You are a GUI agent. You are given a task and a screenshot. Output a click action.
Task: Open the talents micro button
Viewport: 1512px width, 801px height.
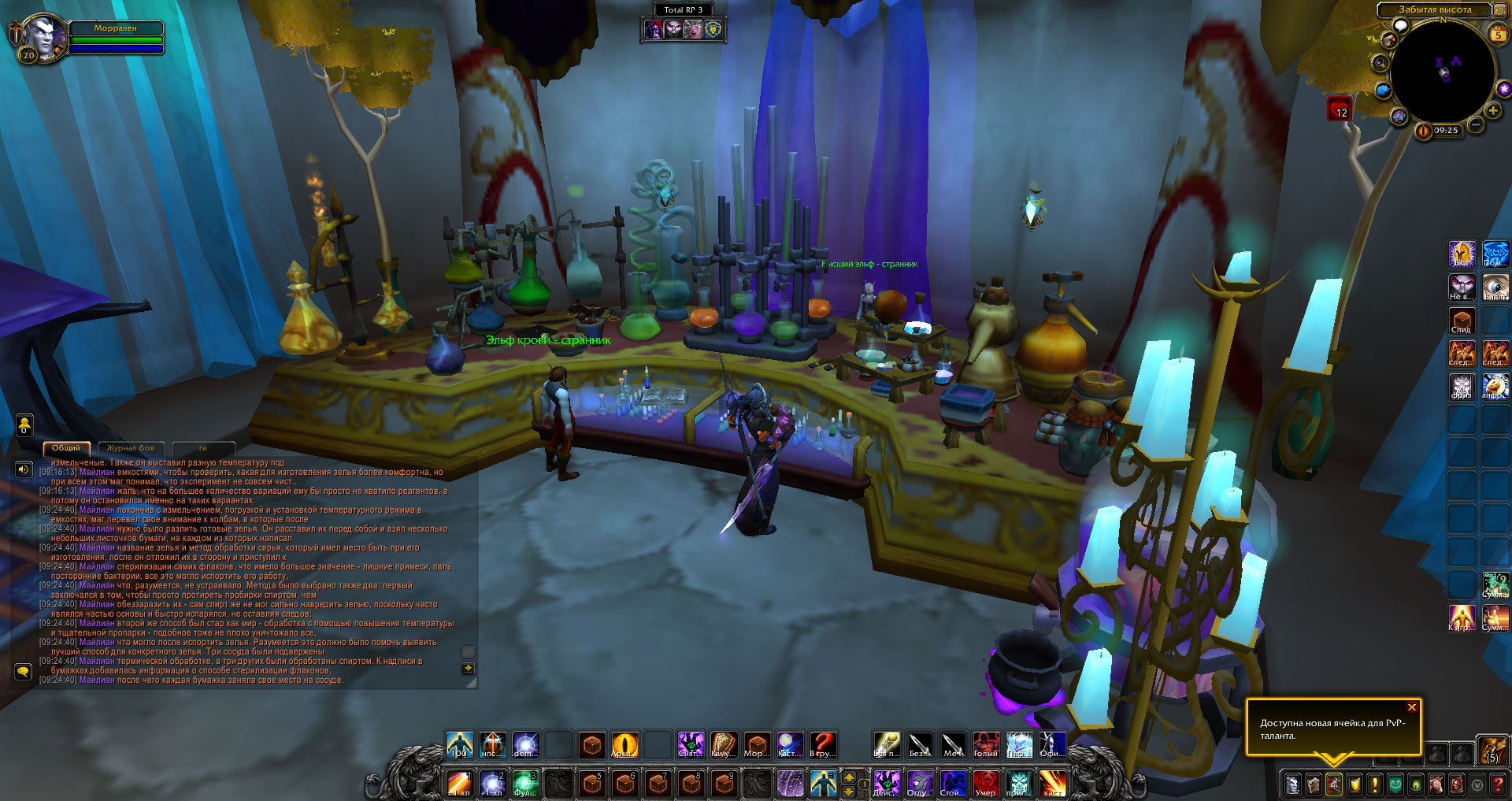1334,784
